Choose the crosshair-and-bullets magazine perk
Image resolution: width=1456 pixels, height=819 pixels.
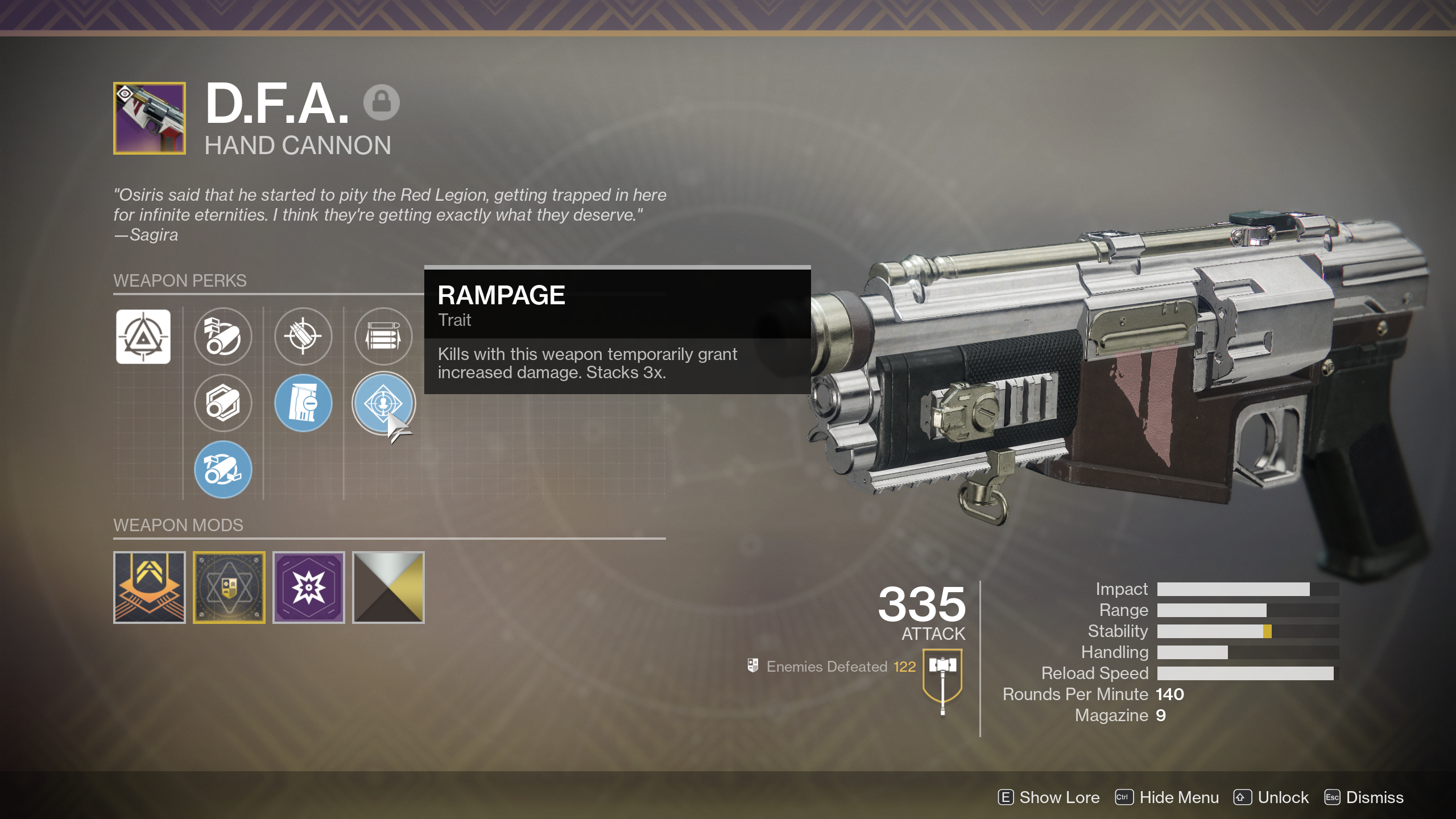tap(303, 337)
